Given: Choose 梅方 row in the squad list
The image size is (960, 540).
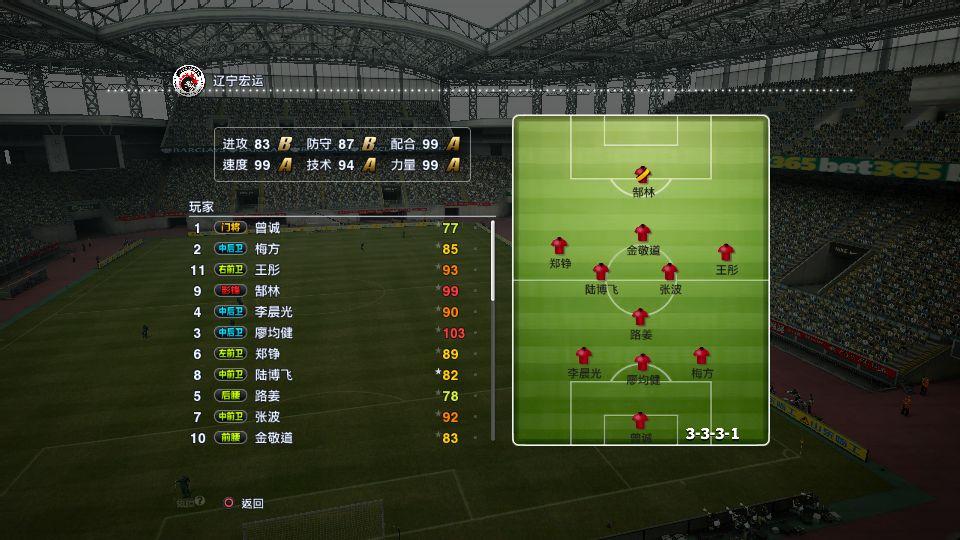Looking at the screenshot, I should 267,249.
